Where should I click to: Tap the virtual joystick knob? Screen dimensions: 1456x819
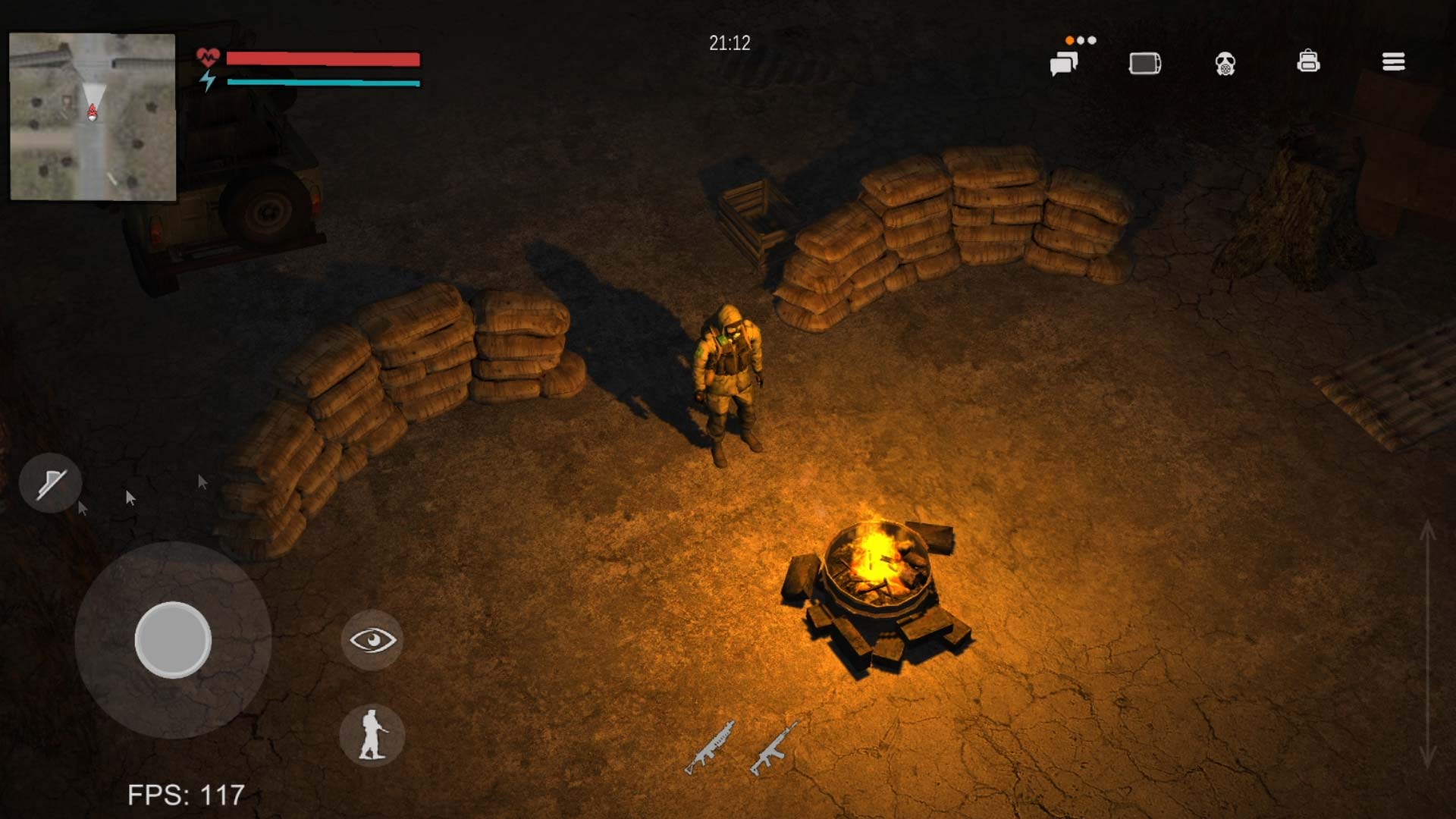[173, 640]
